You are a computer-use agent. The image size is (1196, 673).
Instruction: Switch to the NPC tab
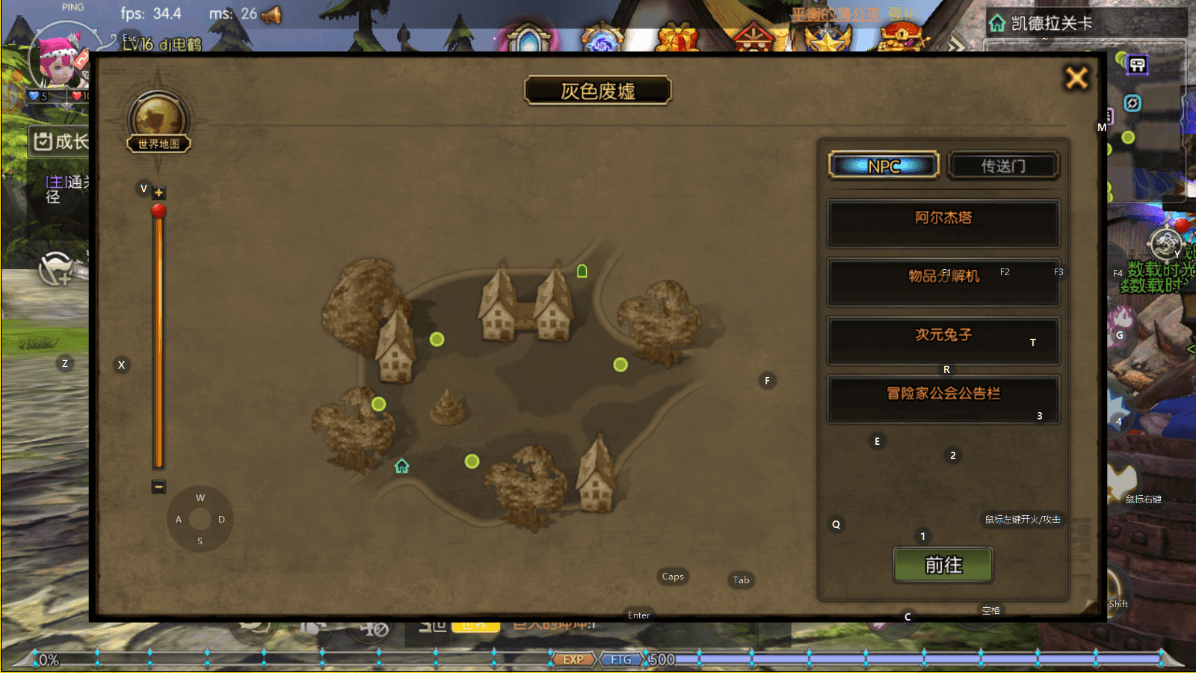[884, 166]
